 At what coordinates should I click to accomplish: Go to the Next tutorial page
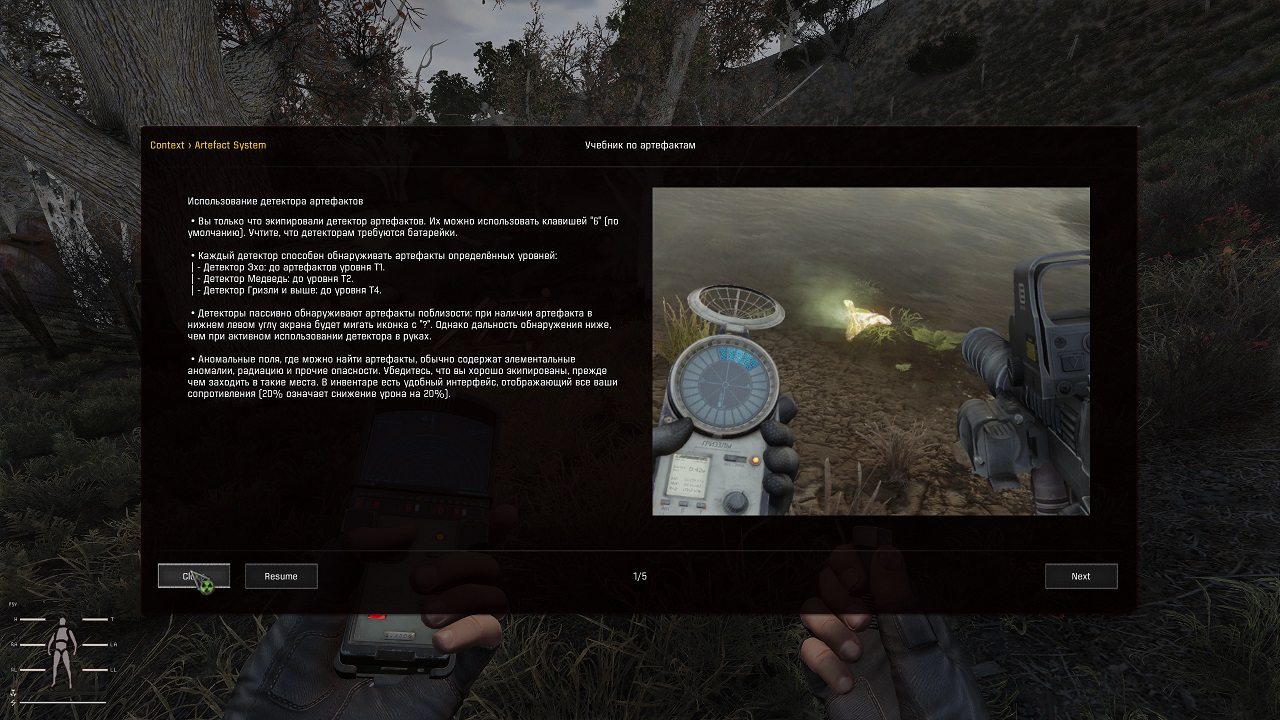(x=1080, y=576)
